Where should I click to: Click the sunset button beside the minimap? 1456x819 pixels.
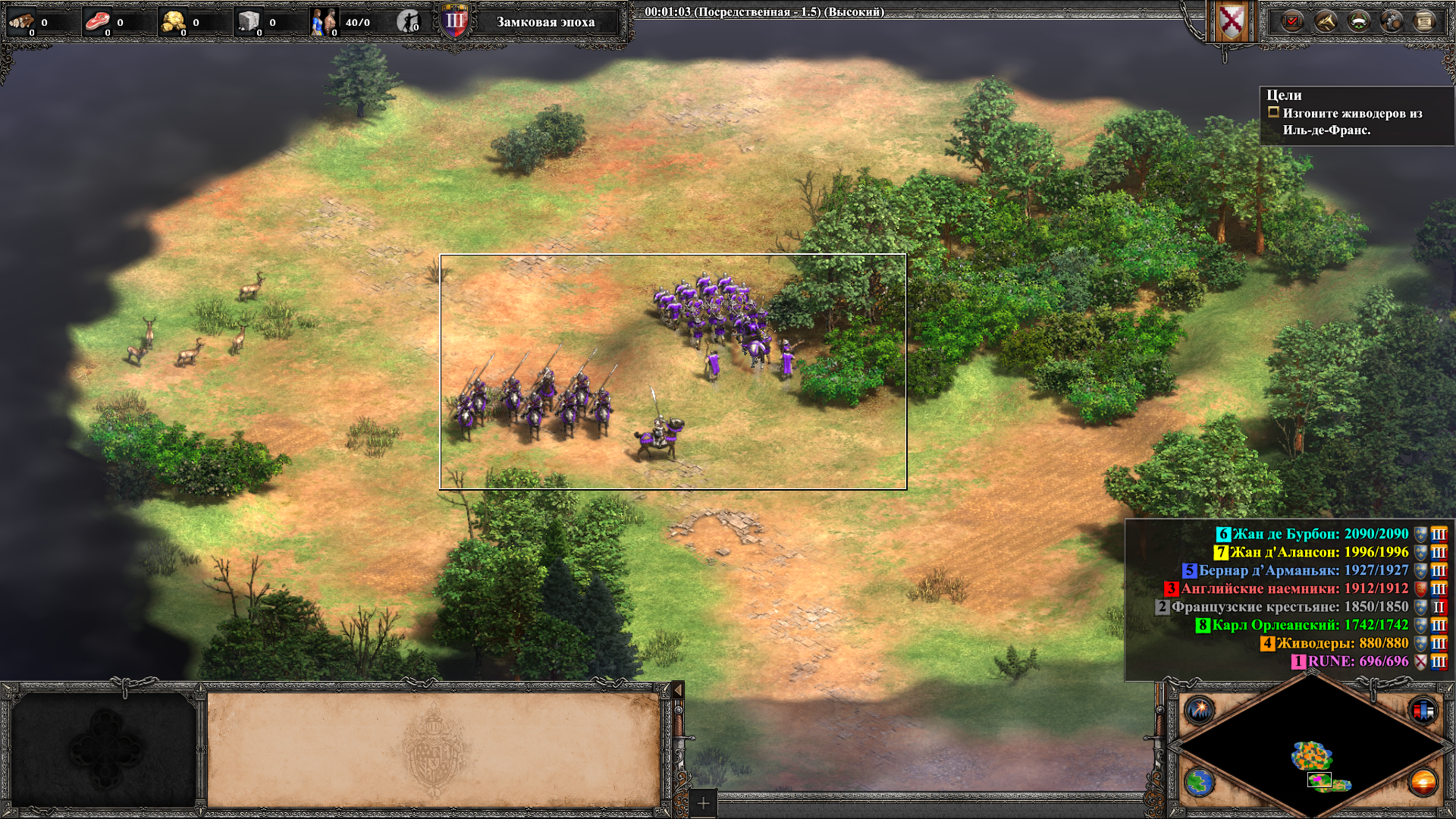(x=1423, y=782)
